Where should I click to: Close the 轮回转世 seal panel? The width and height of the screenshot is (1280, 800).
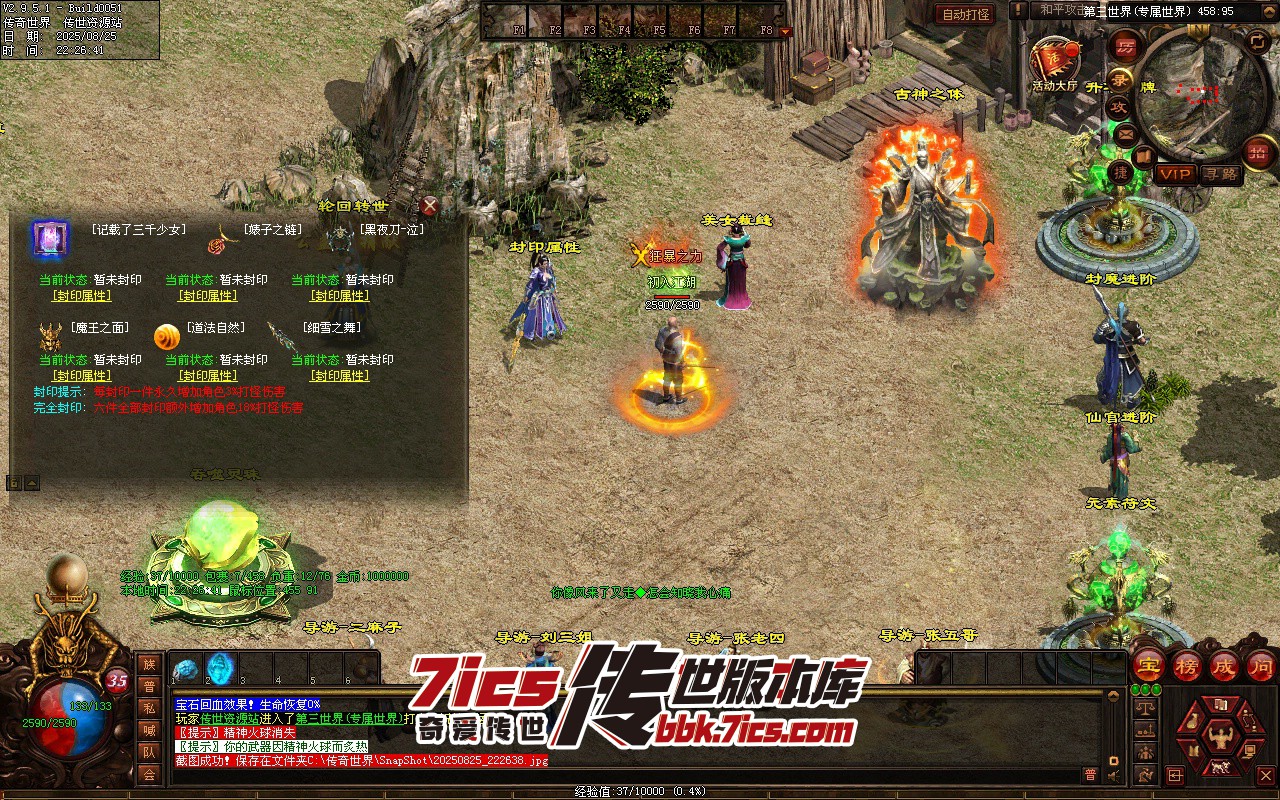429,207
